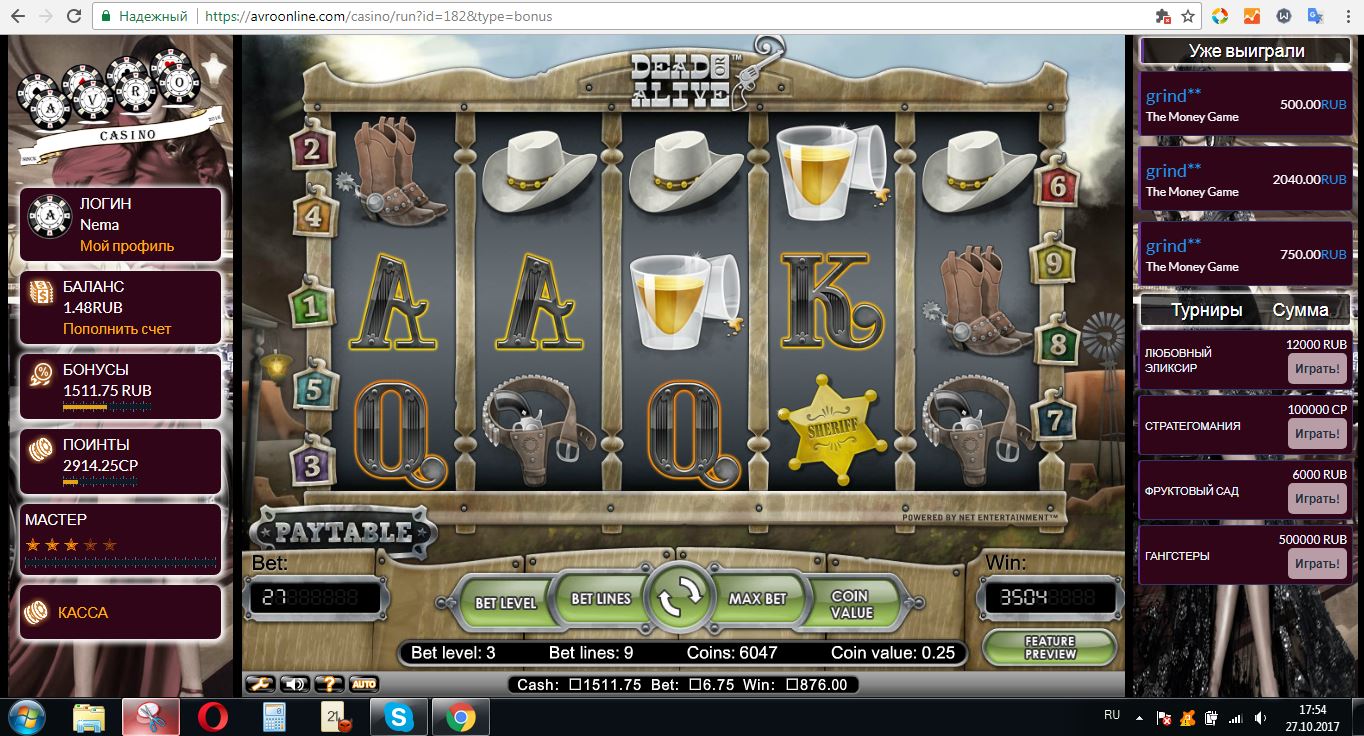Play the Фруктовый сад tournament
Image resolution: width=1364 pixels, height=736 pixels.
point(1316,499)
